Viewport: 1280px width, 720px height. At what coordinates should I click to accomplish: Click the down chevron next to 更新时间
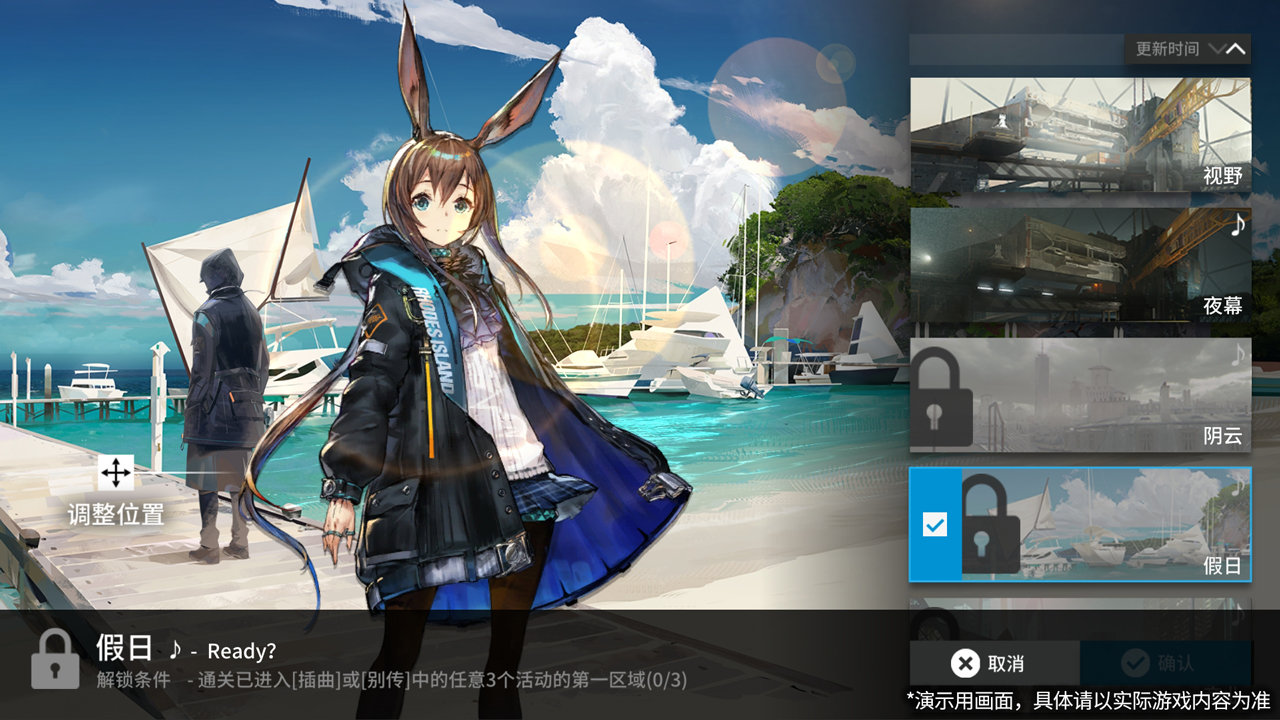coord(1216,48)
